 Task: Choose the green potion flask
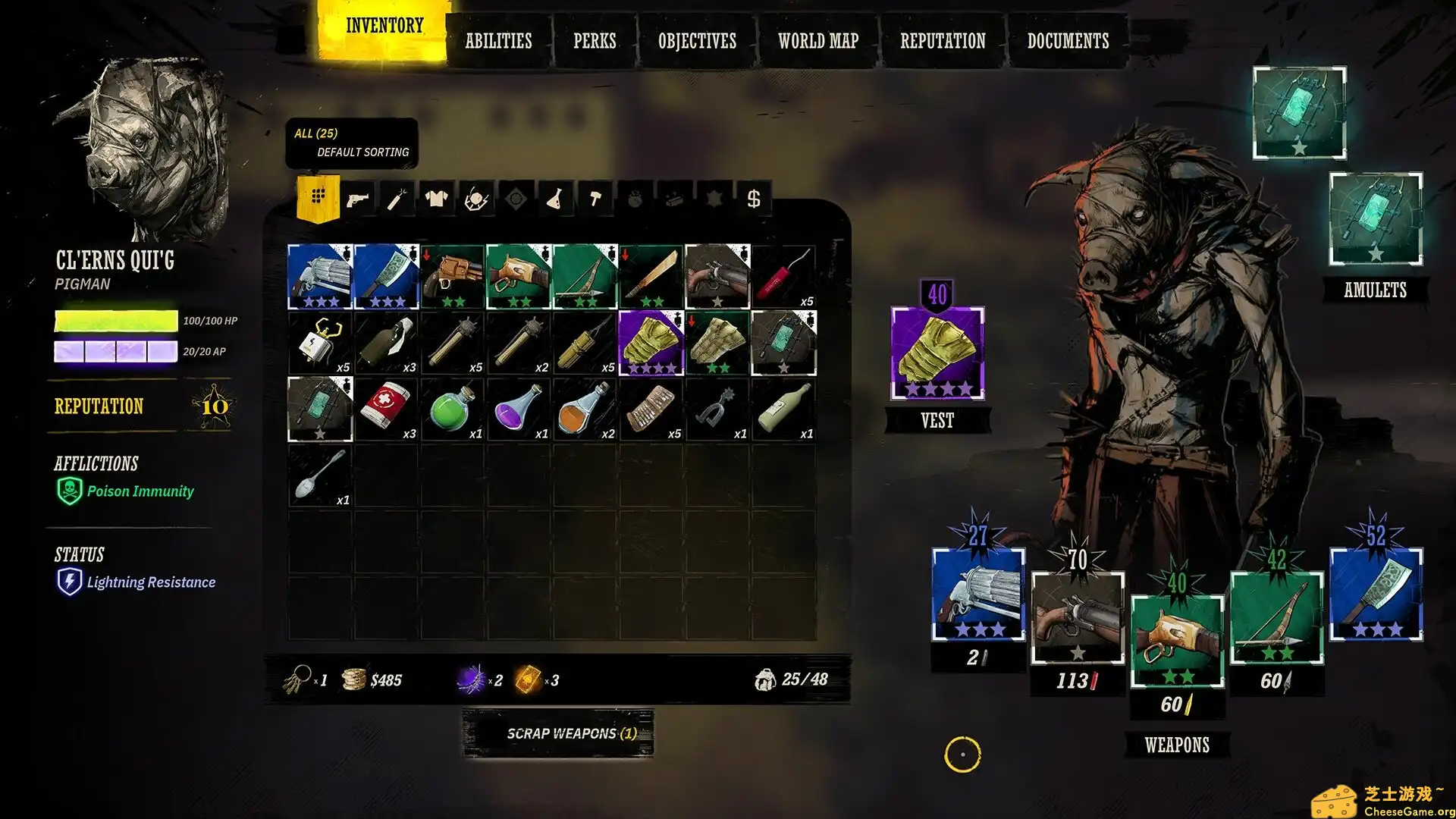[452, 409]
